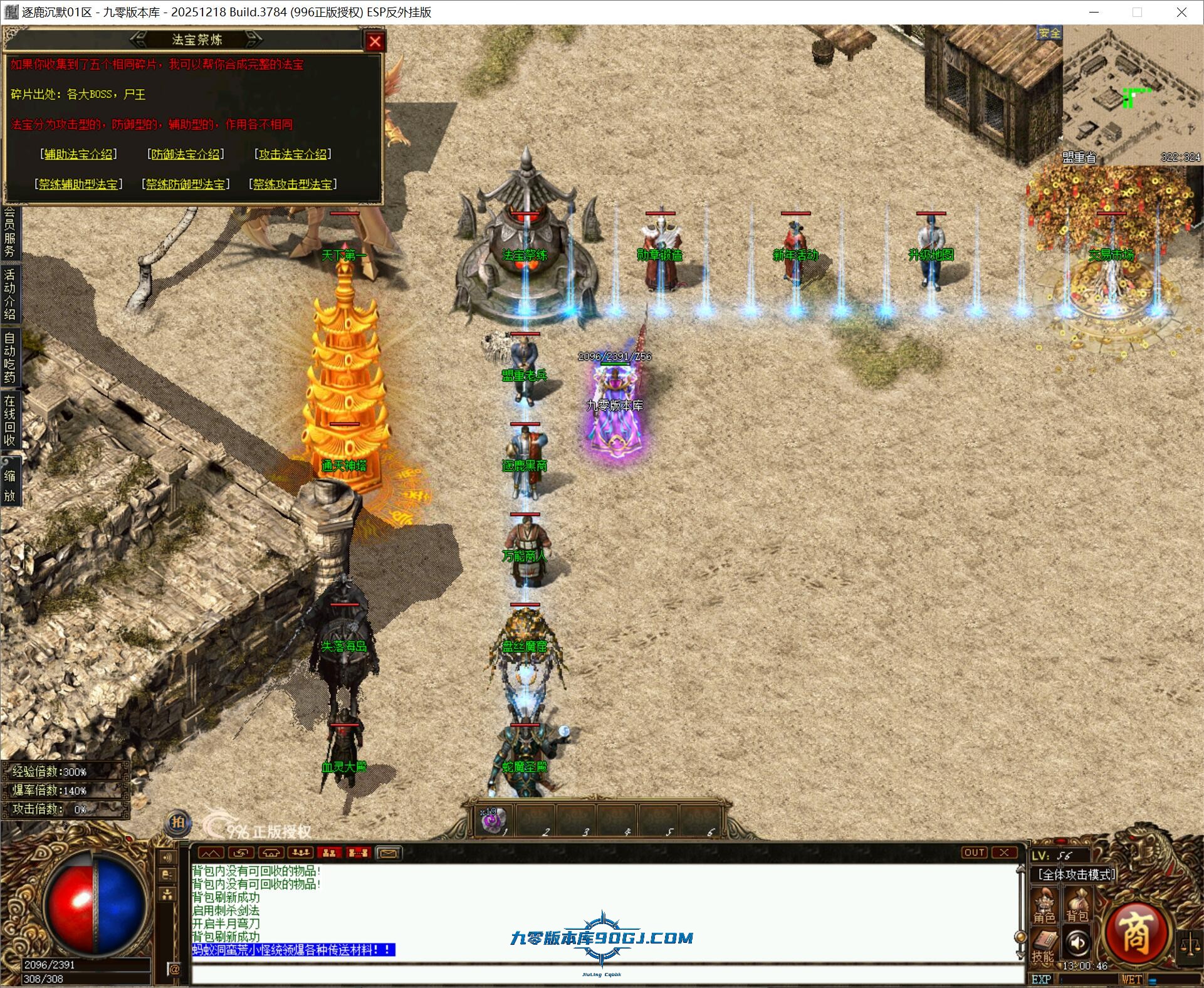Pick the 祭练攻击型法宝 option
The width and height of the screenshot is (1204, 988).
(x=293, y=184)
